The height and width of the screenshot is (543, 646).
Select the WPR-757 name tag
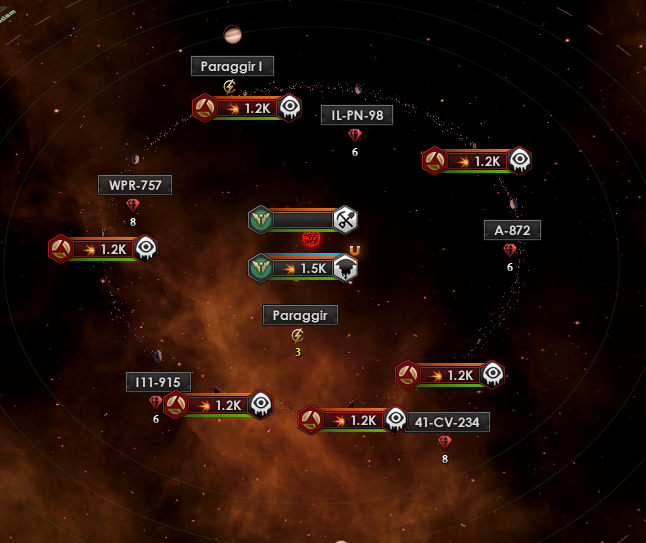click(135, 185)
